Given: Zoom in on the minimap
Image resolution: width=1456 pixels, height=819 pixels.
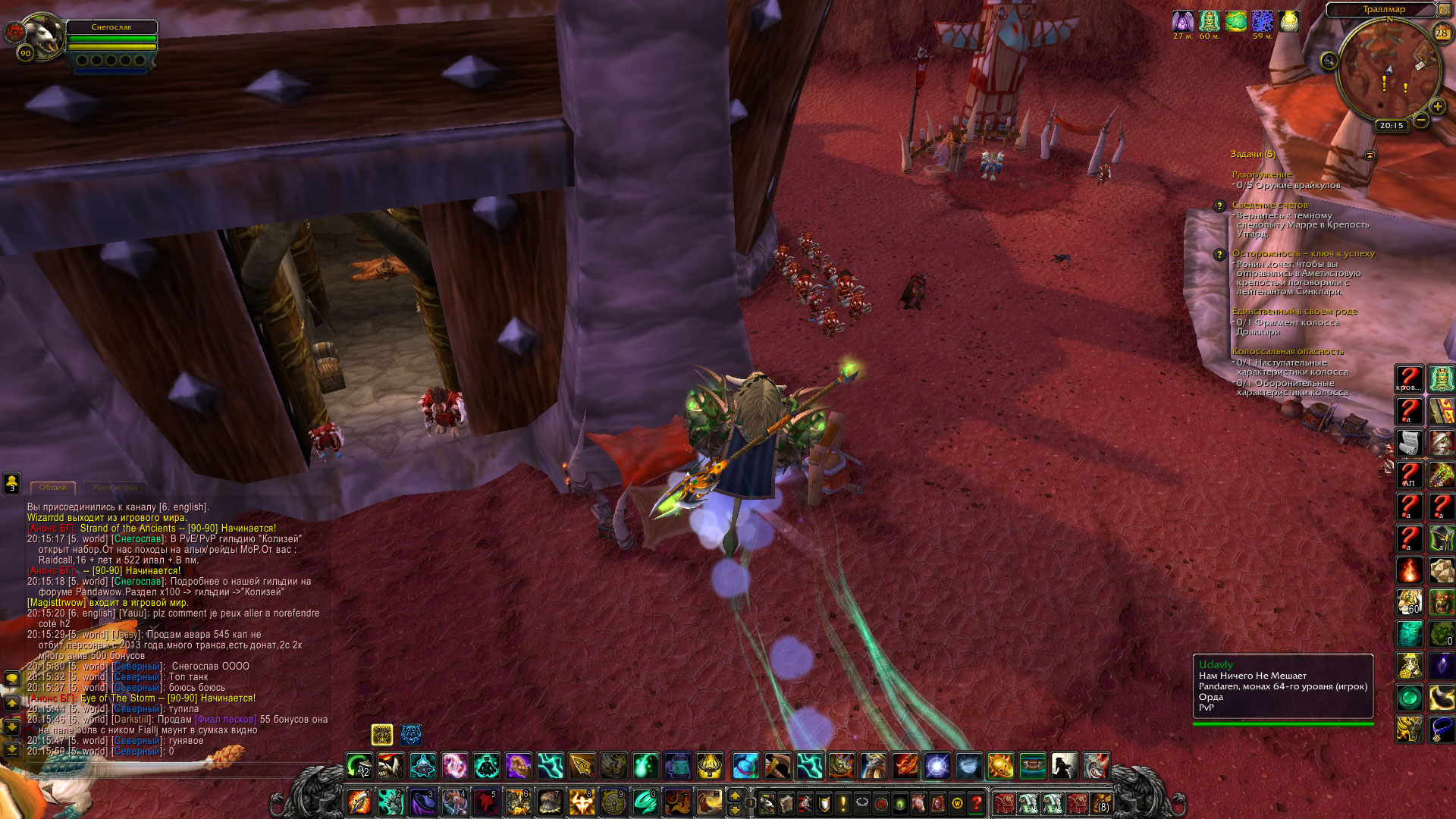Looking at the screenshot, I should [1437, 107].
